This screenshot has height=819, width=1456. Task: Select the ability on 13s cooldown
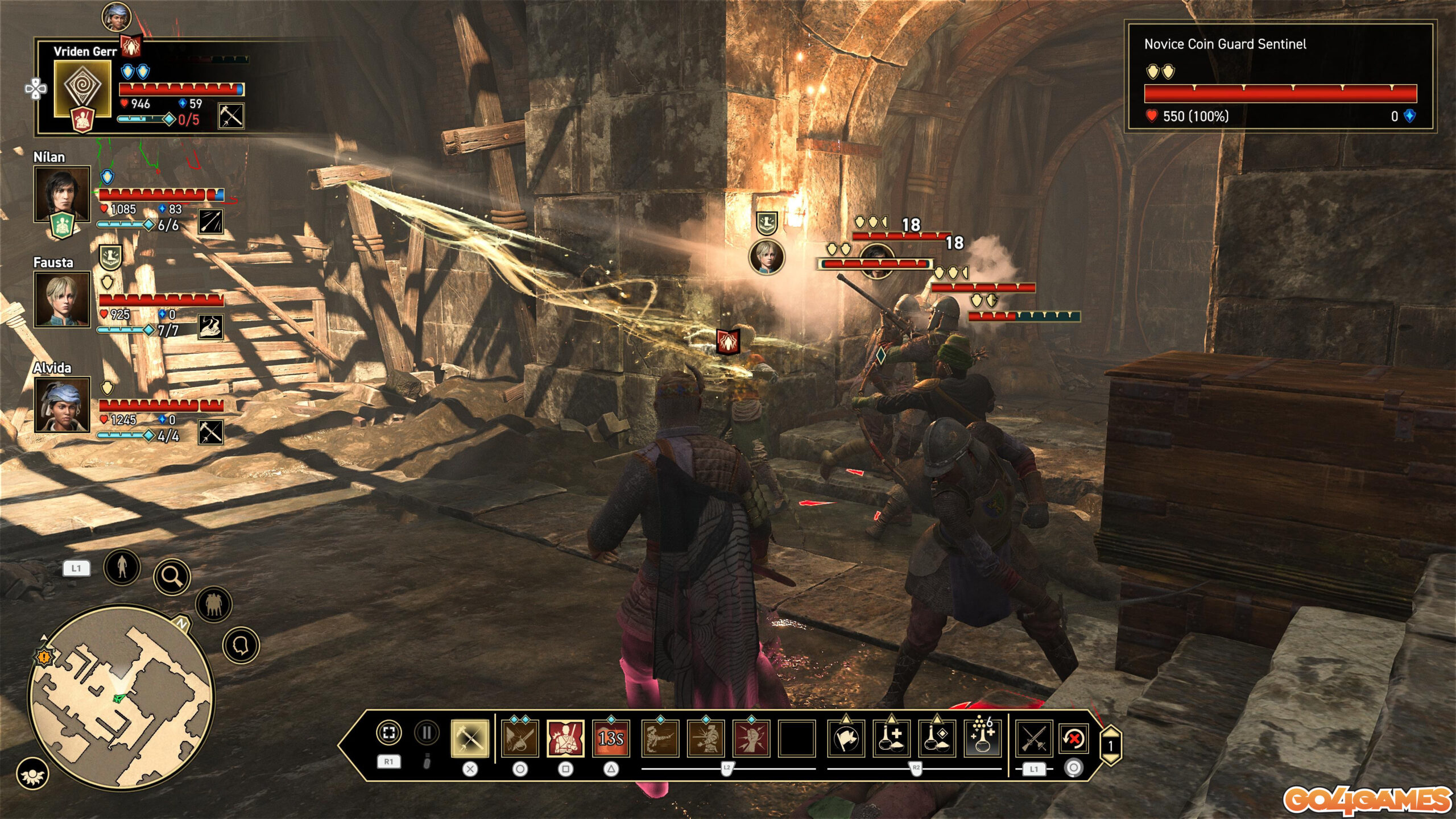point(611,738)
